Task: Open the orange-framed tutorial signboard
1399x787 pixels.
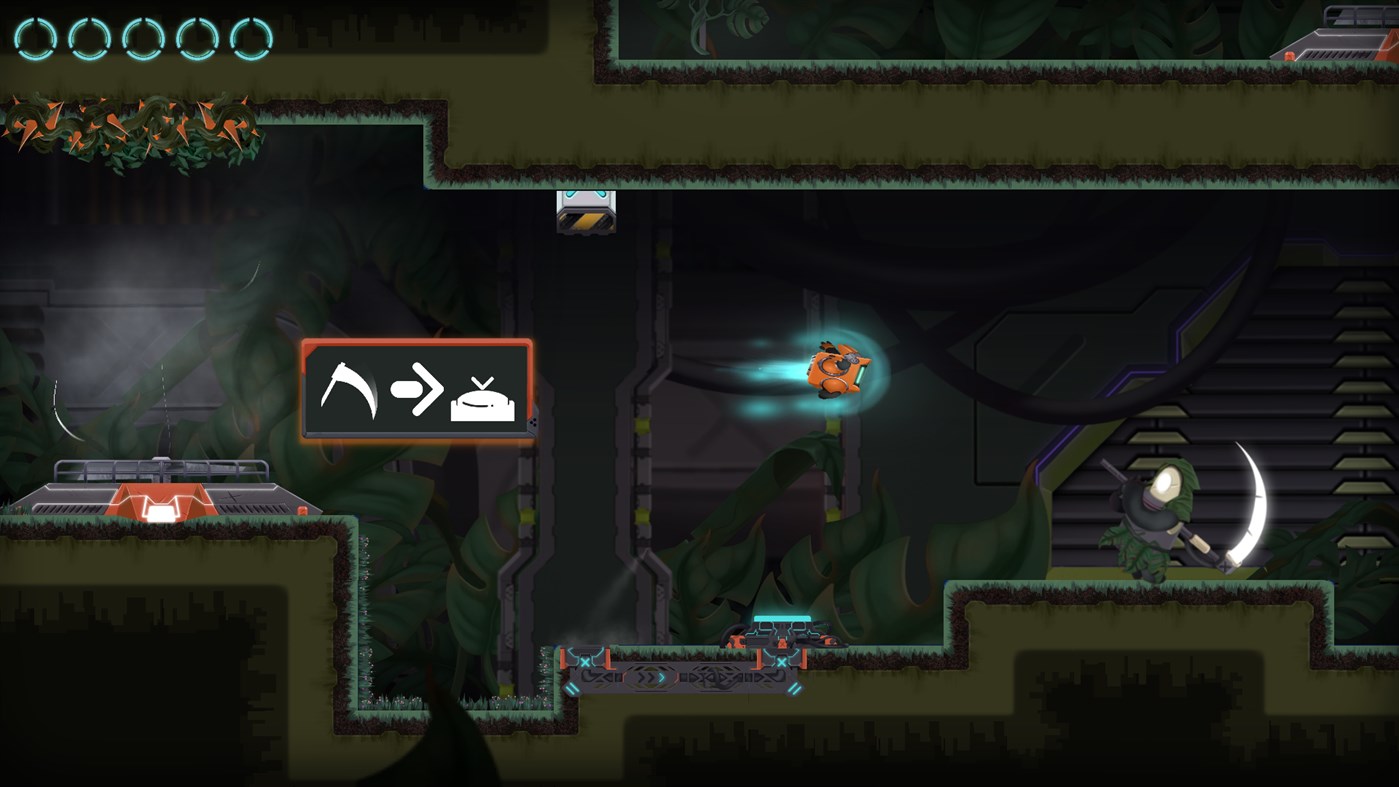Action: pyautogui.click(x=416, y=391)
